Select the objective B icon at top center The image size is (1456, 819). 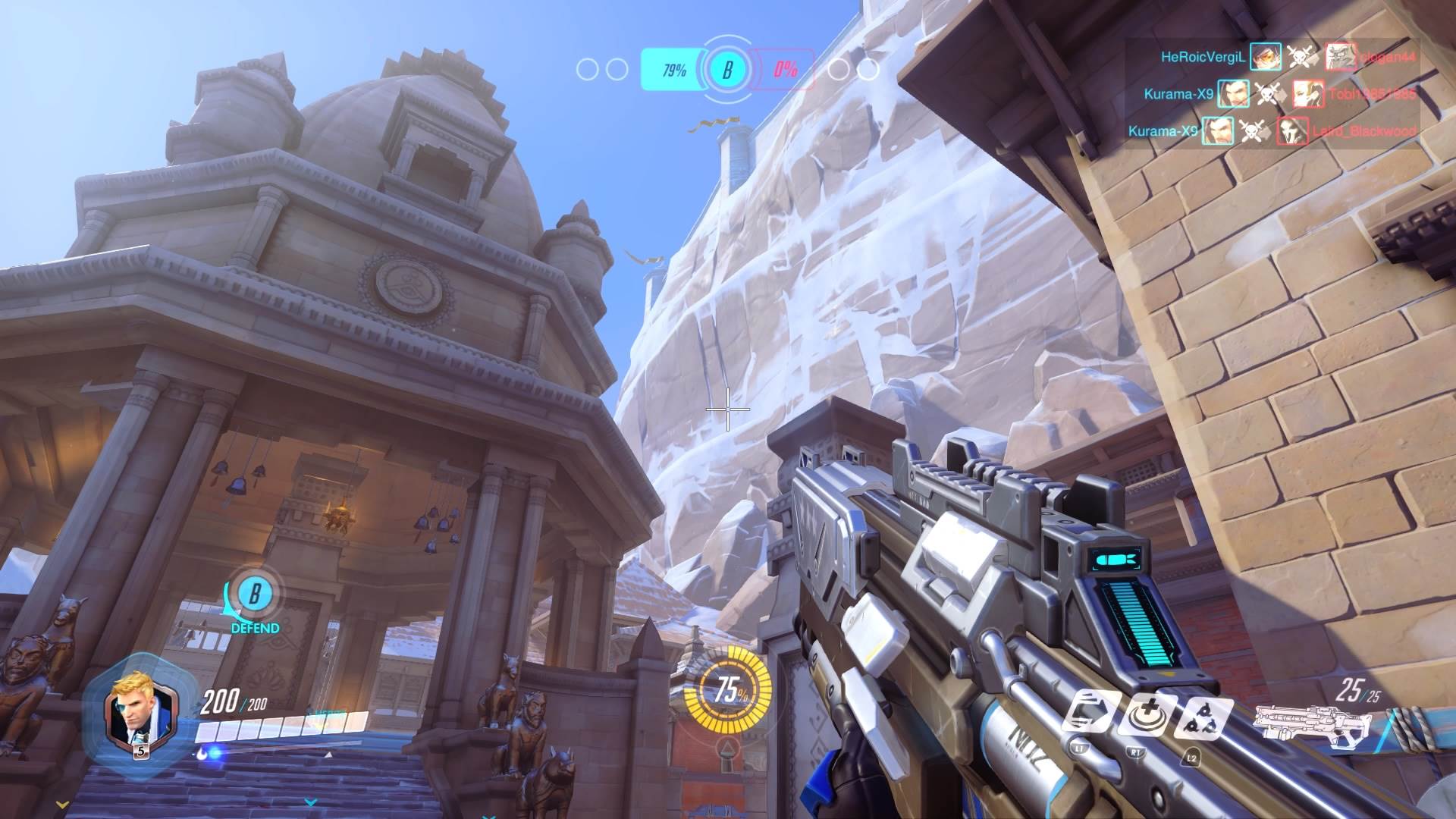coord(727,70)
